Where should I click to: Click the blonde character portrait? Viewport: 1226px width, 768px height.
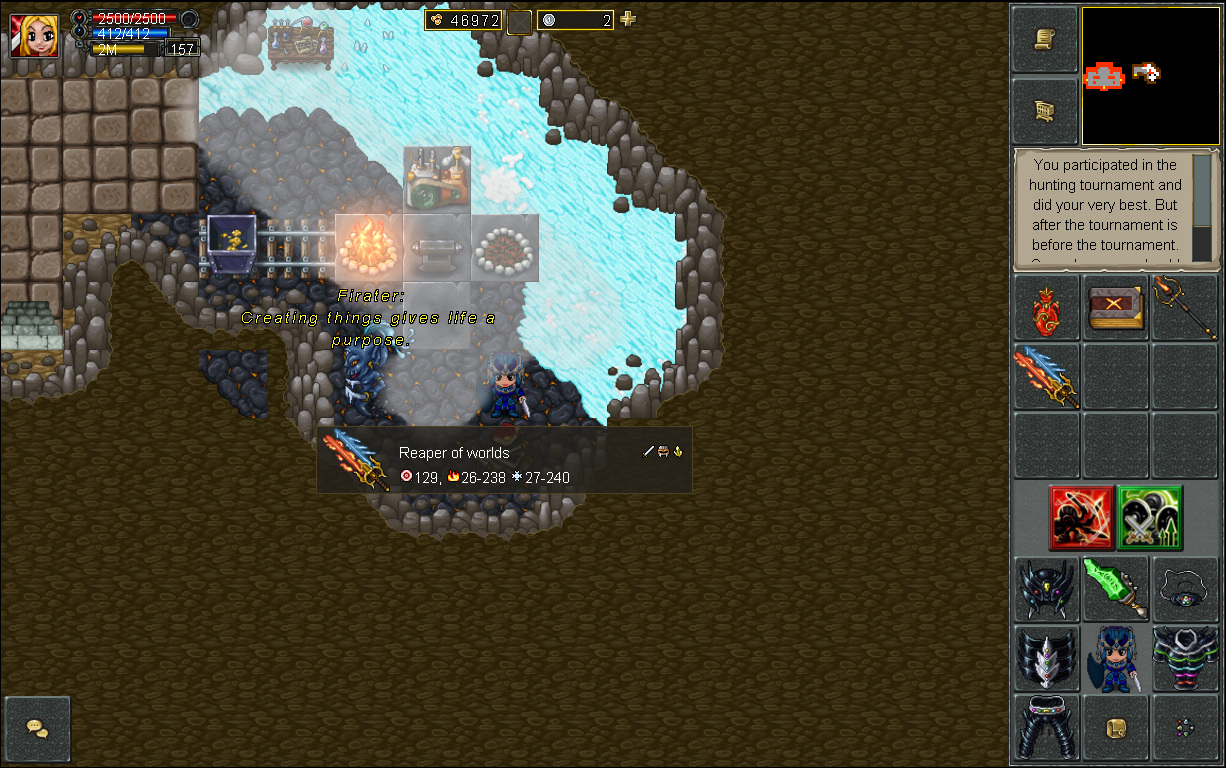(34, 35)
